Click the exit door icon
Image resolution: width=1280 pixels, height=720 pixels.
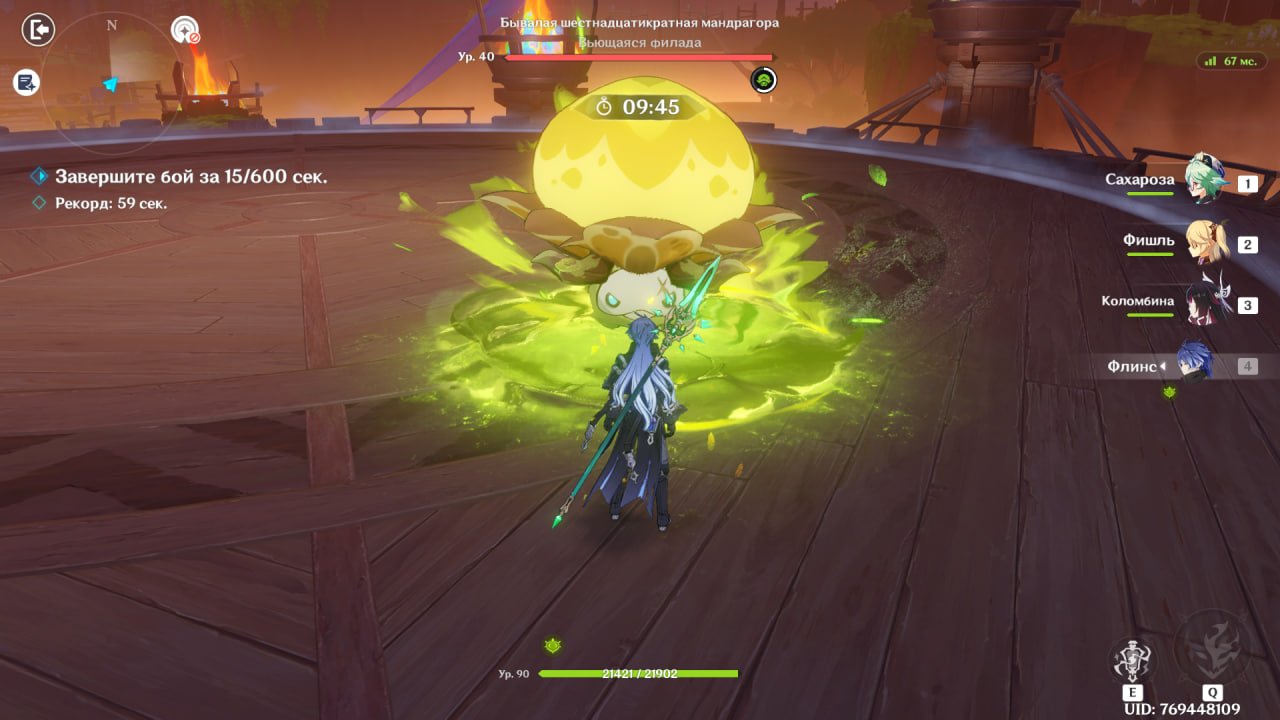[x=38, y=31]
